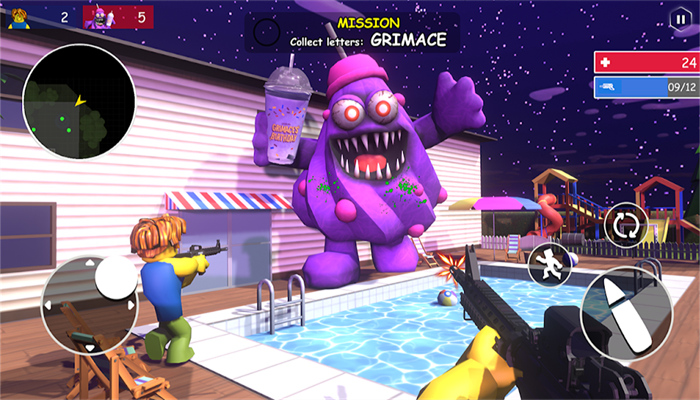
Task: Pause the game with the pause button
Action: tap(680, 18)
